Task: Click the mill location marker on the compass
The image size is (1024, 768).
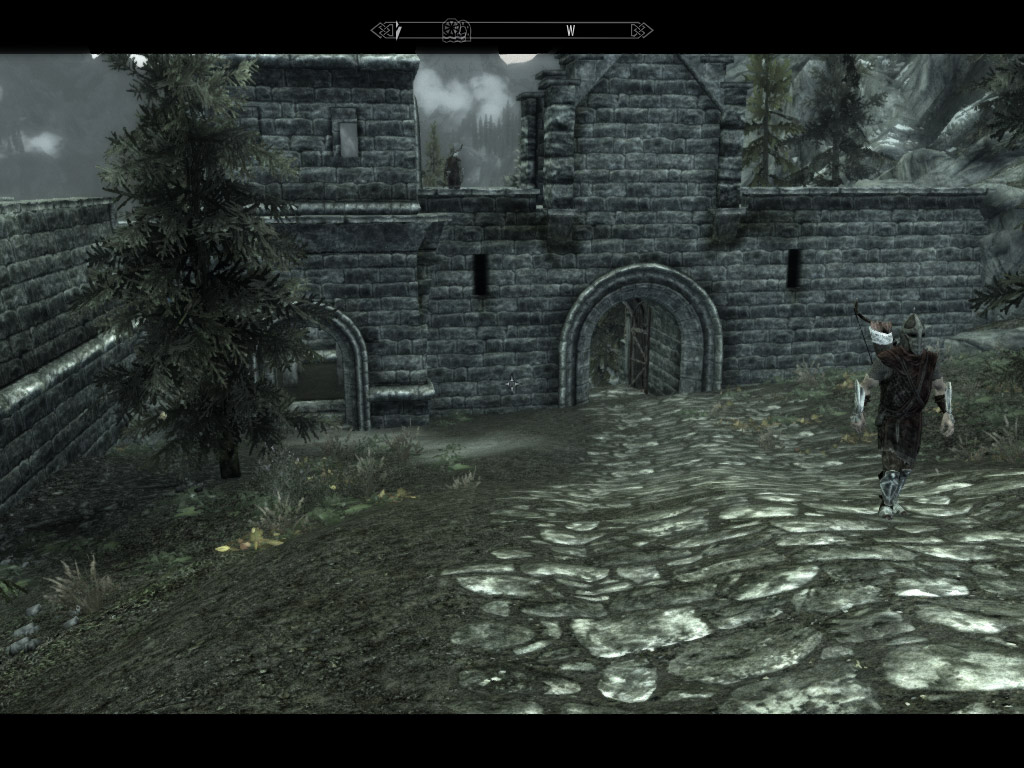Action: tap(456, 30)
